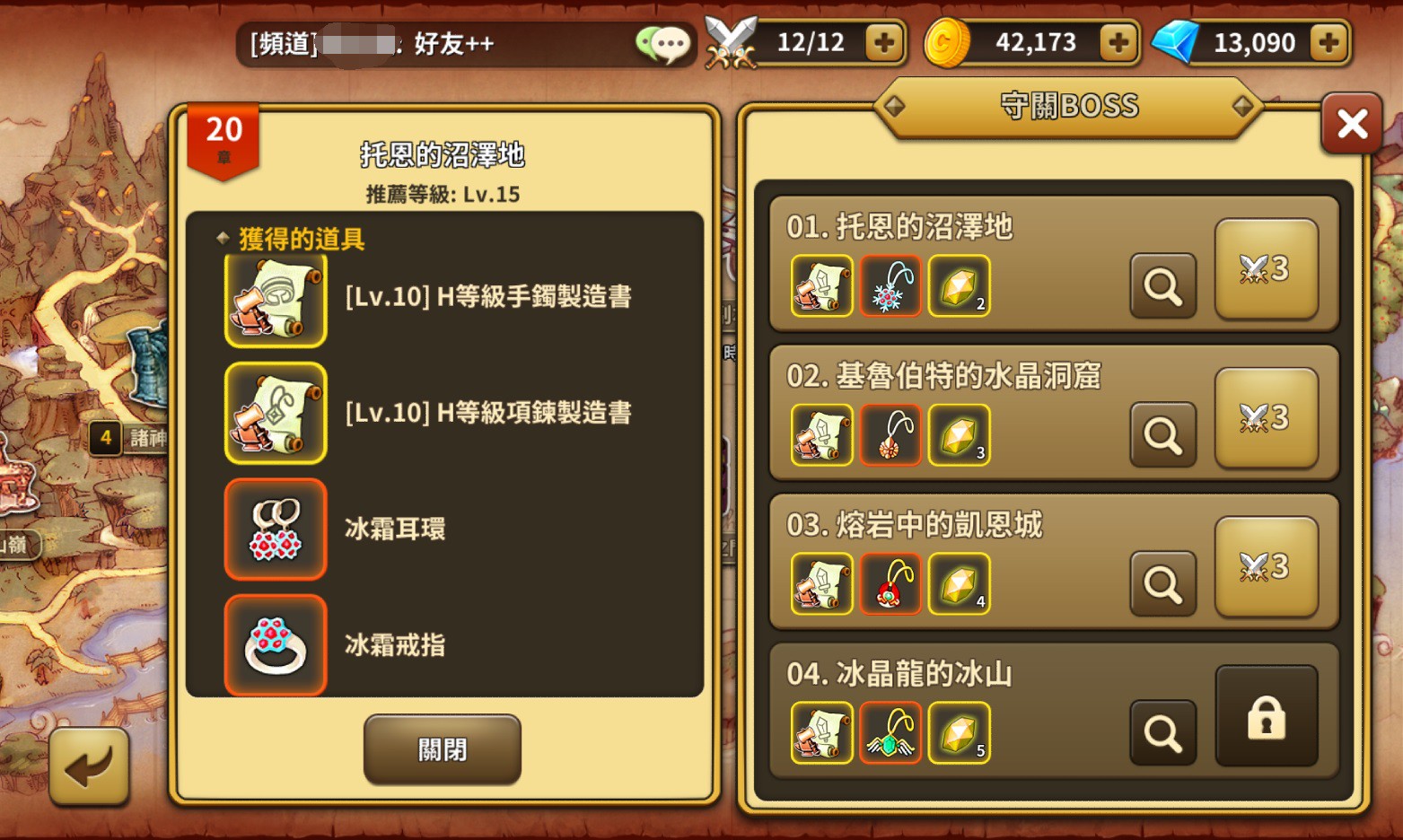Select the [Lv.10] H等級手鐲製造書 item icon
1403x840 pixels.
click(275, 299)
